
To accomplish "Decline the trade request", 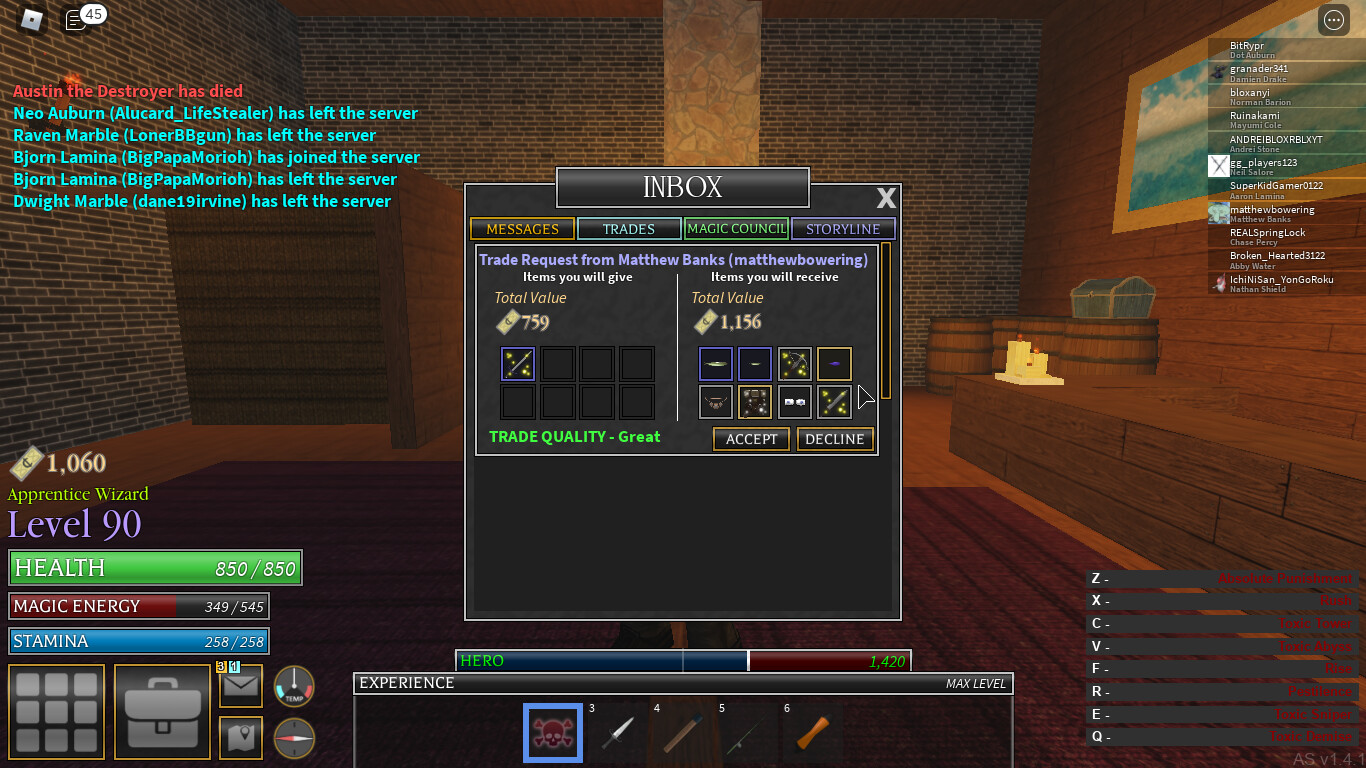I will coord(835,439).
